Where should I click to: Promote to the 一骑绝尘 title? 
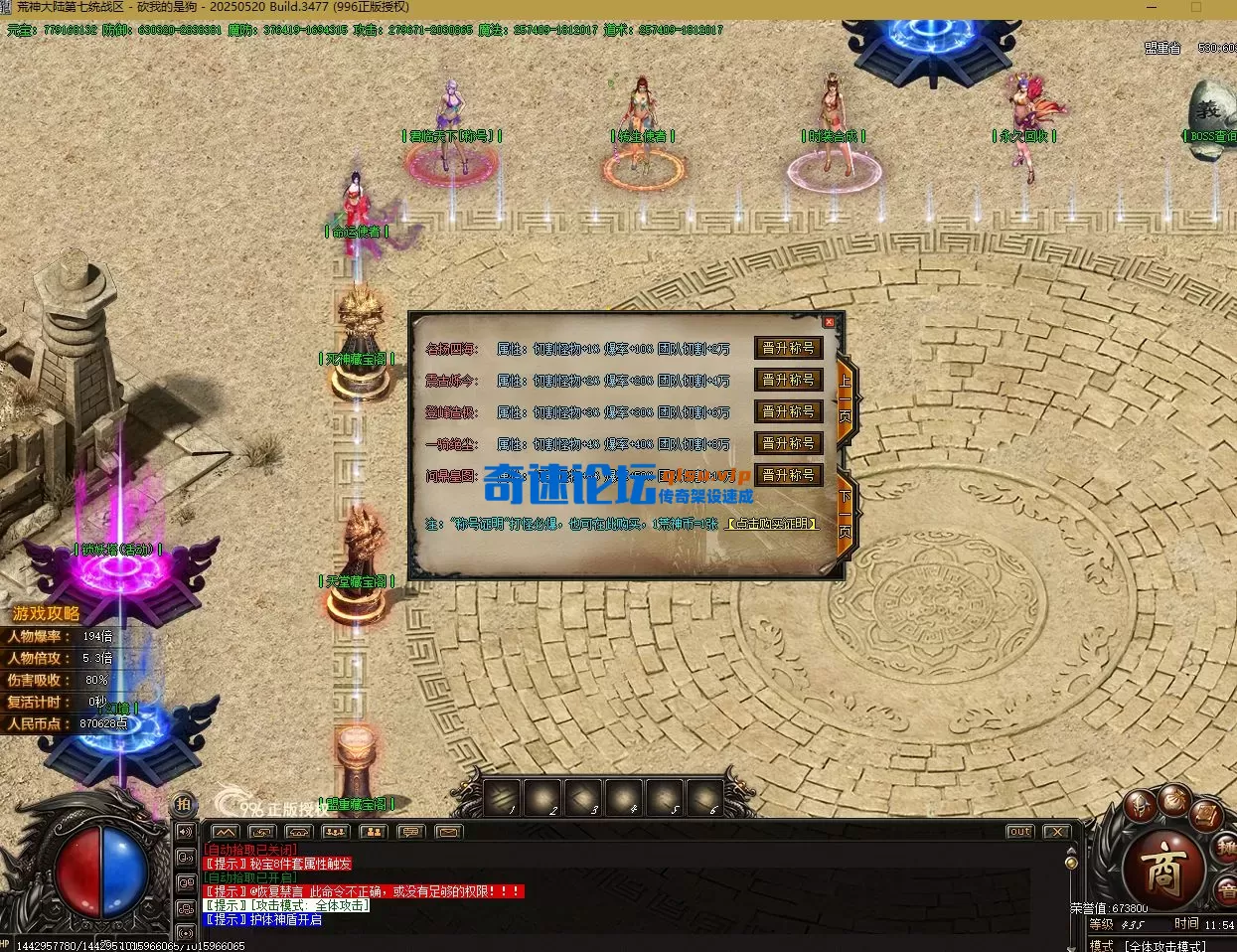click(x=788, y=443)
